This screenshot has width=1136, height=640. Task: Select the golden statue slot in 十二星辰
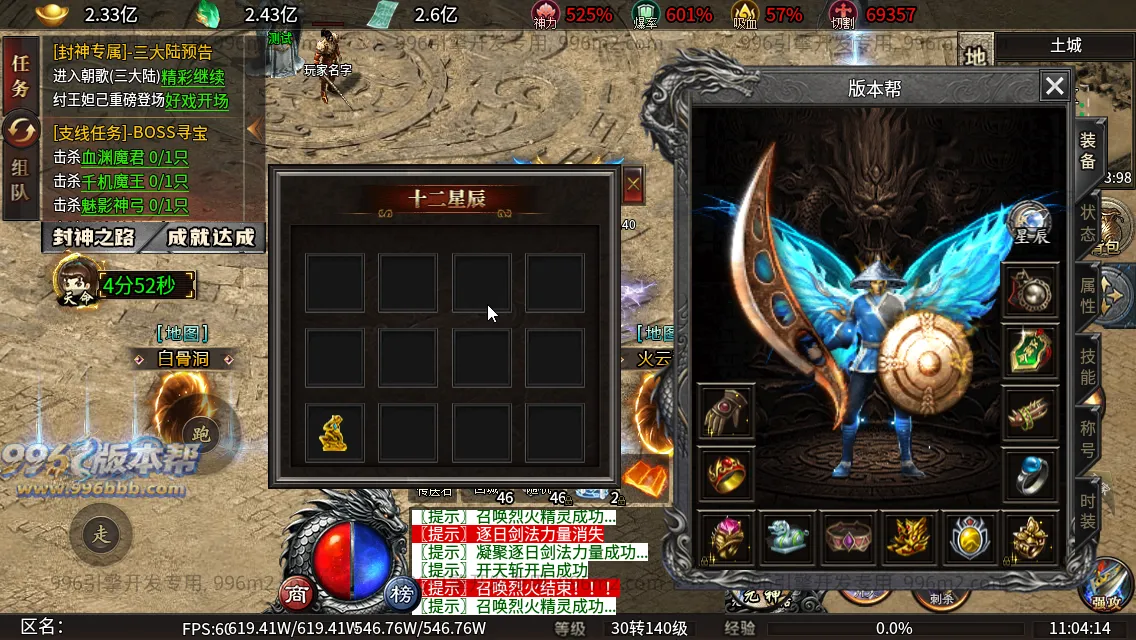tap(334, 433)
